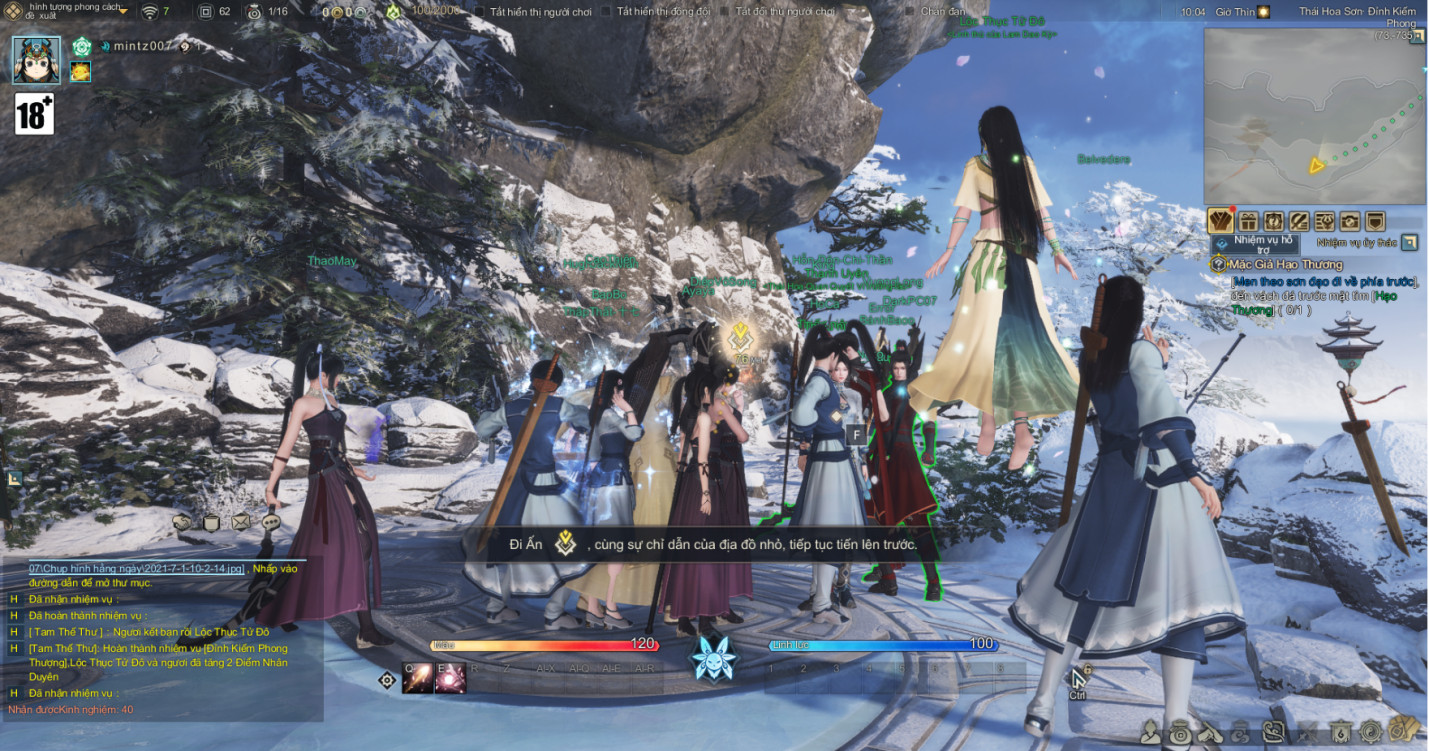Toggle the "Chặn đạn" checkbox
1429x751 pixels.
pos(909,12)
